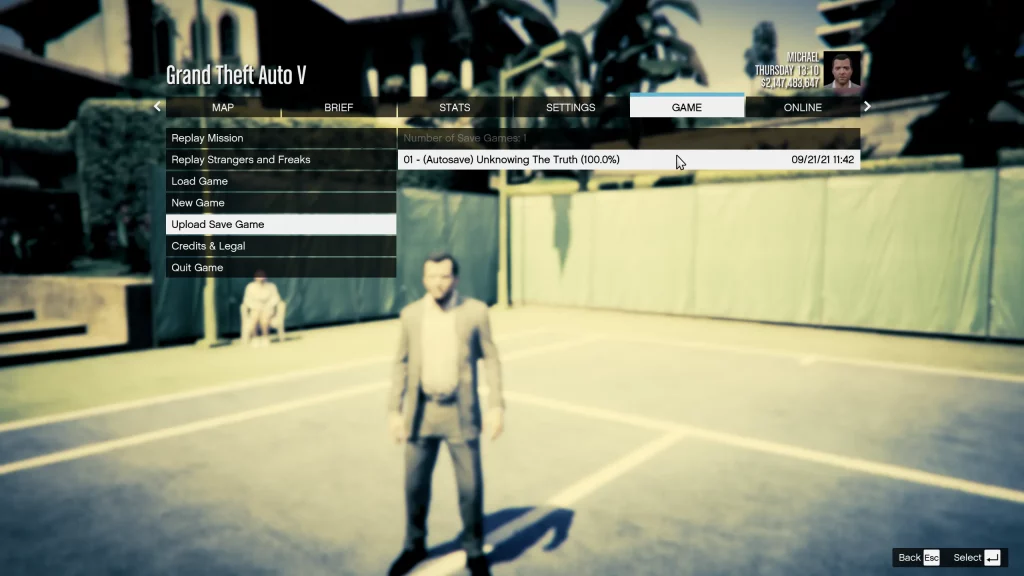This screenshot has width=1024, height=576.
Task: Switch to the ONLINE tab
Action: click(x=802, y=107)
